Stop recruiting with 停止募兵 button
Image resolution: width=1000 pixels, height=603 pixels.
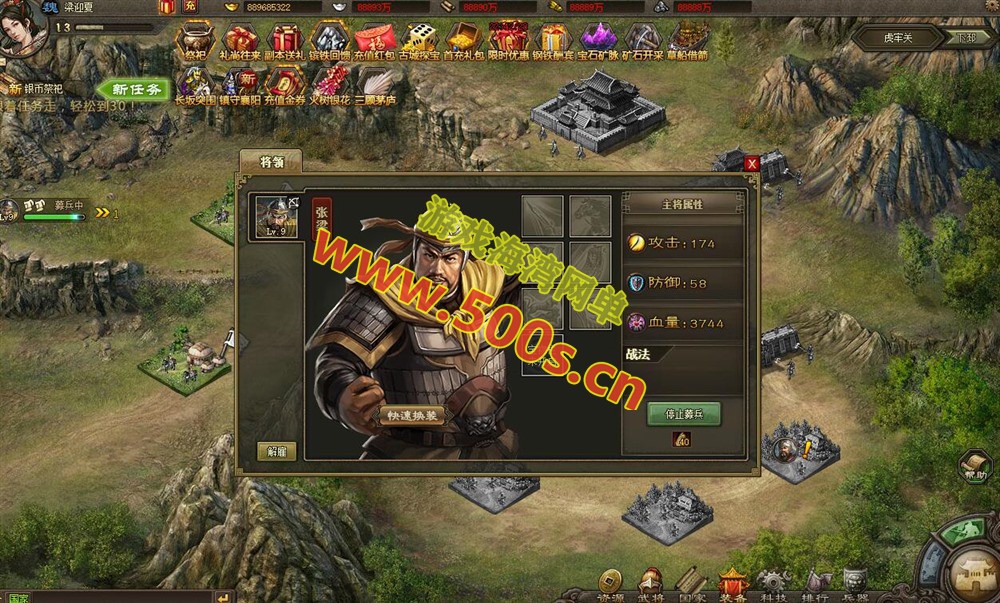[683, 413]
